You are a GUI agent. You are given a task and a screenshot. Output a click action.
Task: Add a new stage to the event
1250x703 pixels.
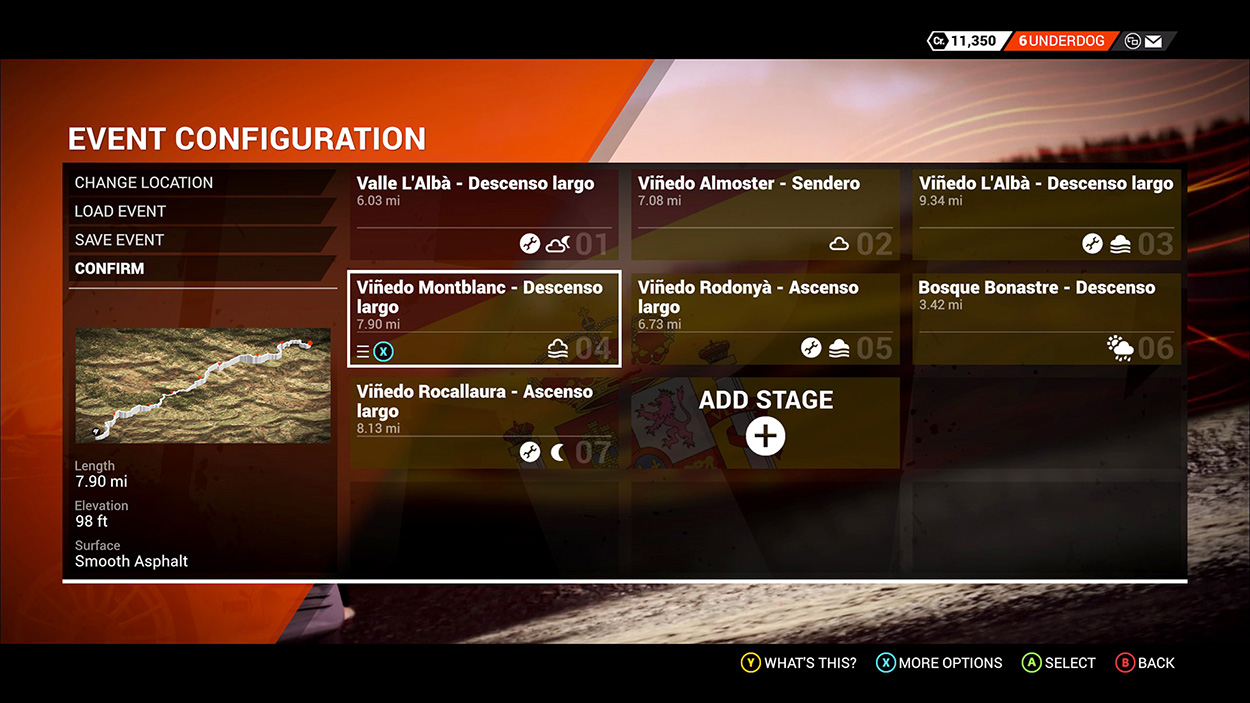coord(765,423)
